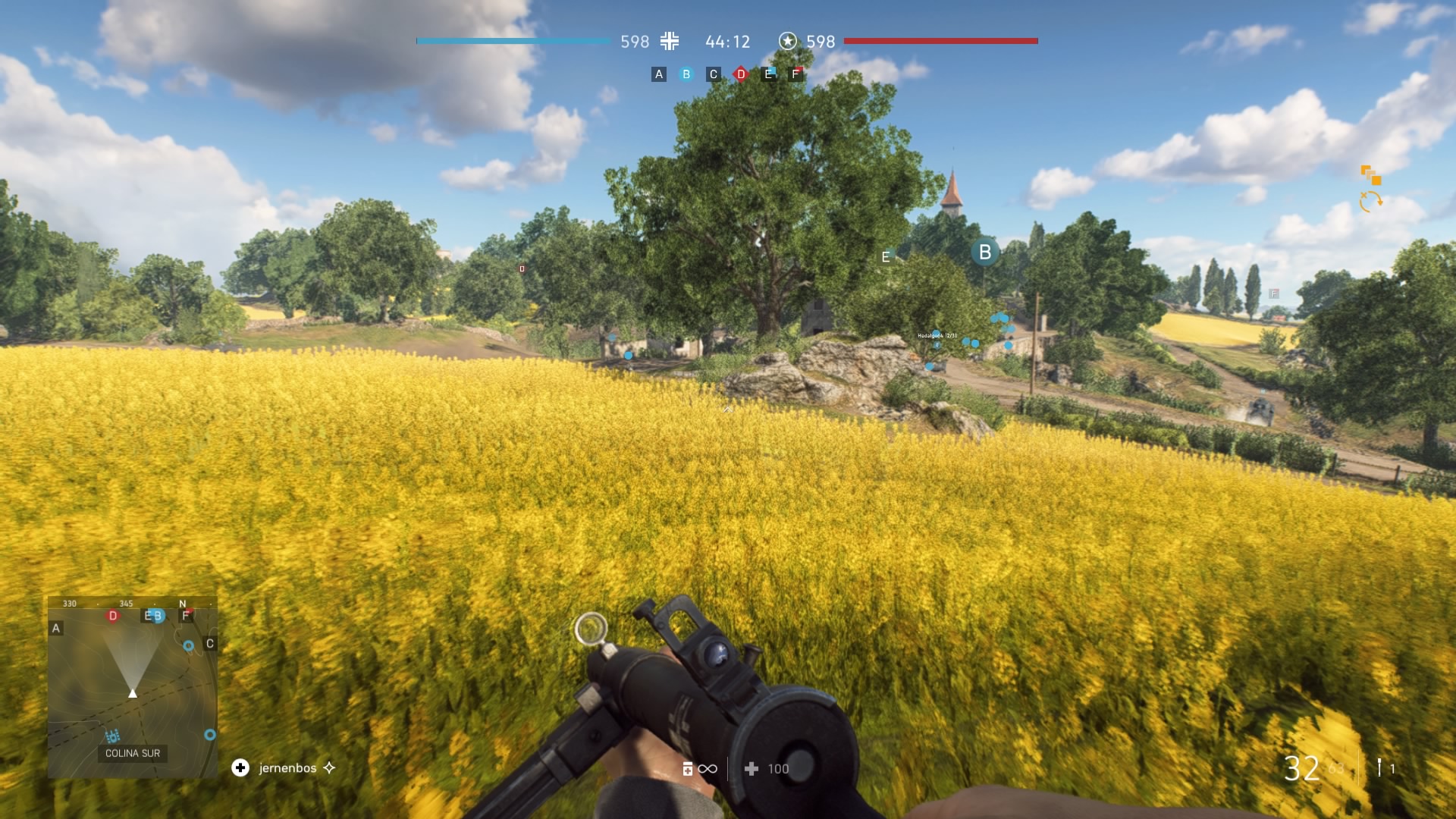Click the orange stacked squares warning icon

(1370, 175)
